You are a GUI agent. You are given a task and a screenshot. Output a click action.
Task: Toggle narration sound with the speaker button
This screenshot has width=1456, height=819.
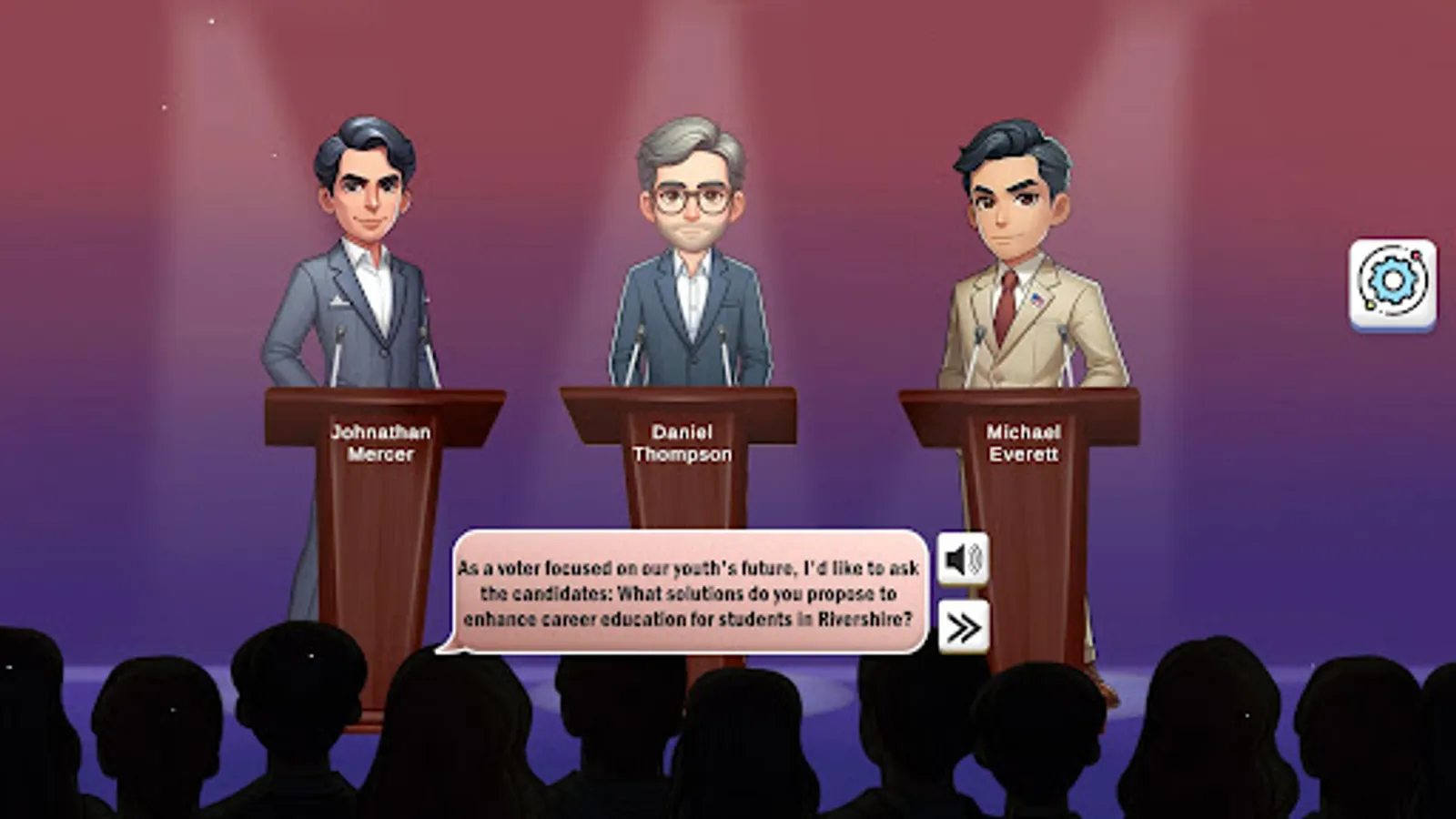[963, 559]
